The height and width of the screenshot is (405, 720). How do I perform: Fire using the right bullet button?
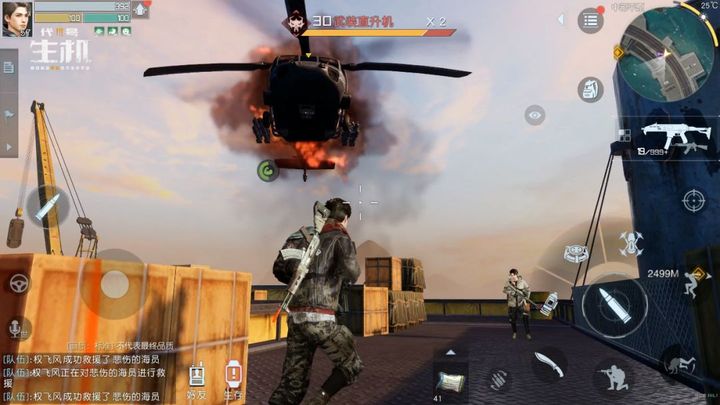614,304
